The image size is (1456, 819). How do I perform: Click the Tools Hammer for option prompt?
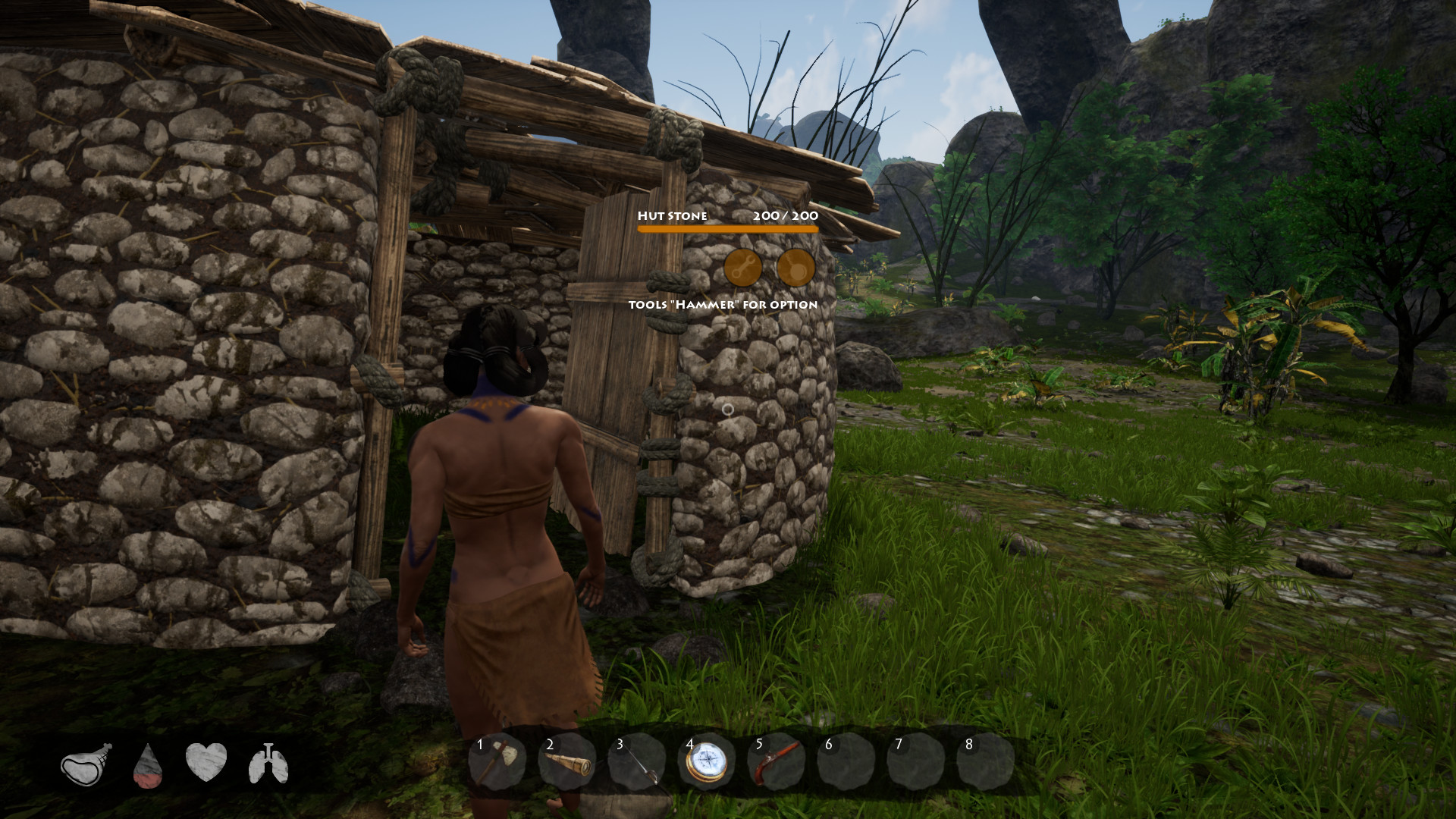[722, 304]
